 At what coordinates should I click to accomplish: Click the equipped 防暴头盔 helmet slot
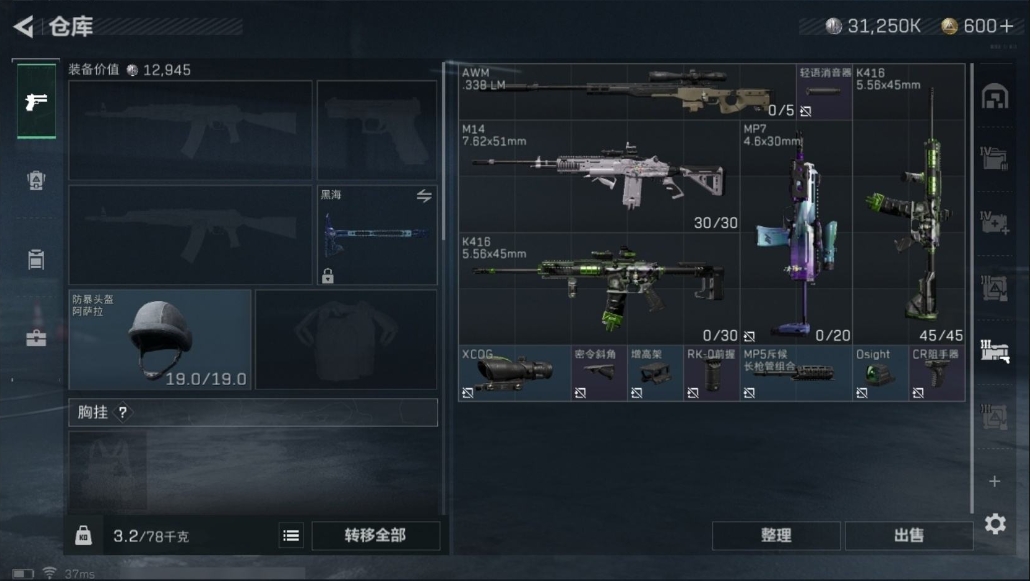[x=160, y=339]
